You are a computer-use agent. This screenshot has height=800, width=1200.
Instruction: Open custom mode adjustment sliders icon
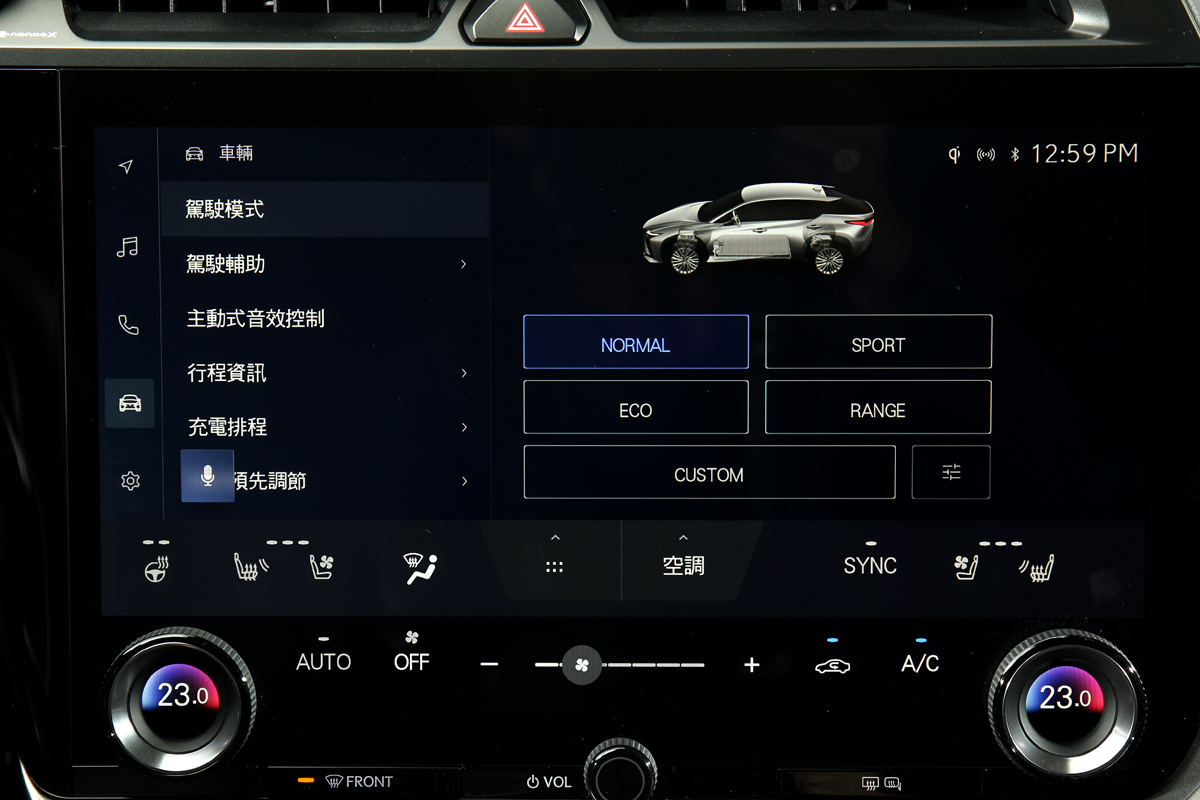coord(951,473)
